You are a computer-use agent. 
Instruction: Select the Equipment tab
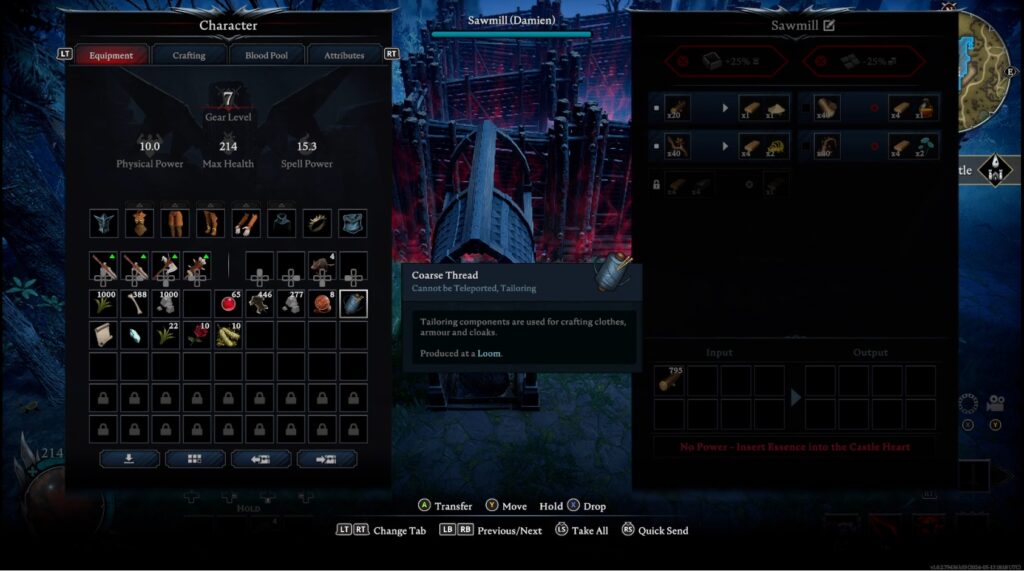pyautogui.click(x=111, y=55)
